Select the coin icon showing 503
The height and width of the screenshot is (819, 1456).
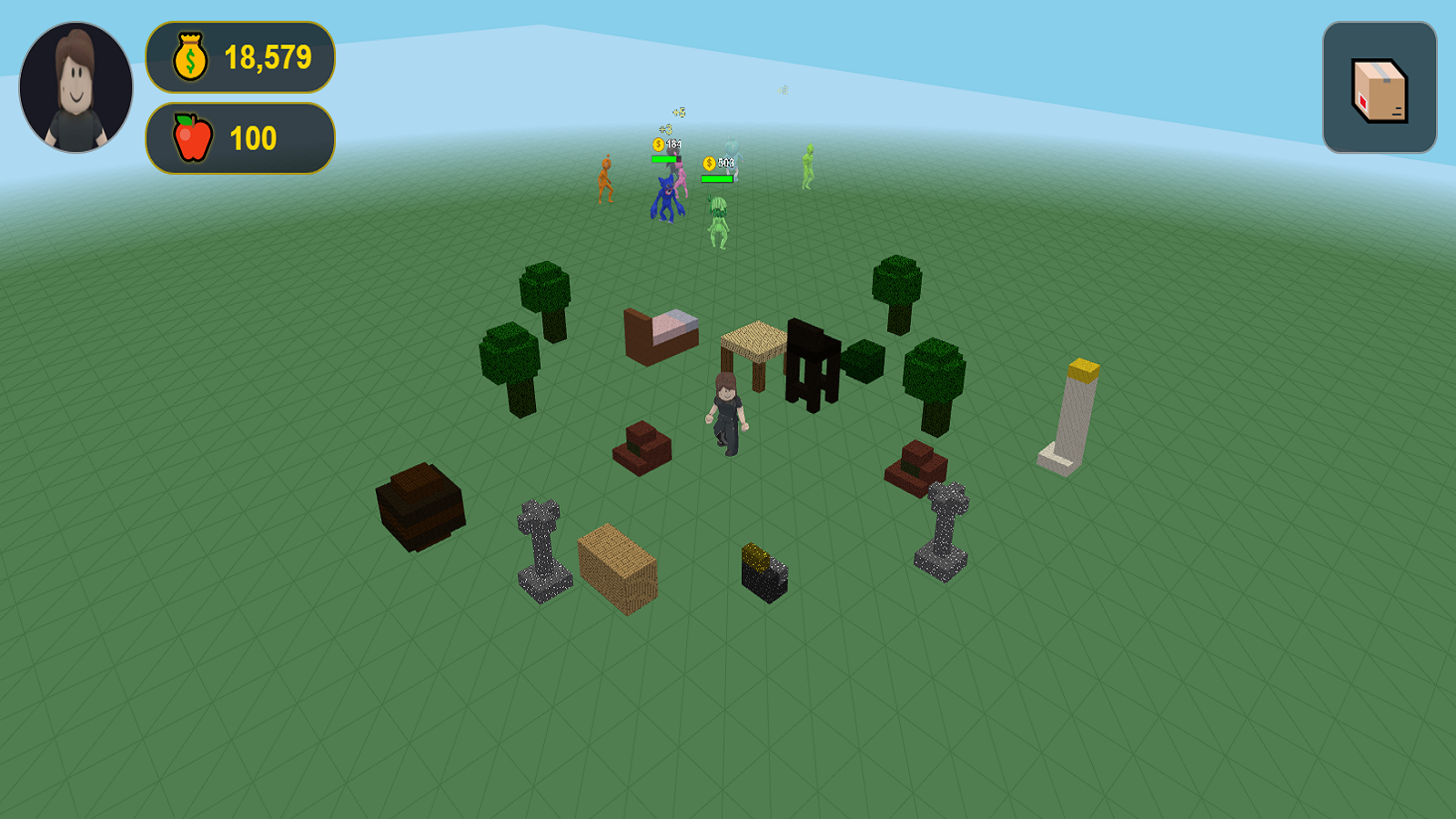click(709, 162)
